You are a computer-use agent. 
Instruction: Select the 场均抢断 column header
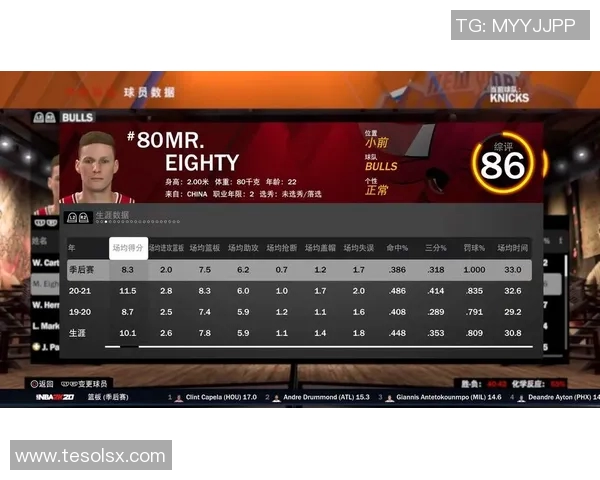point(281,247)
